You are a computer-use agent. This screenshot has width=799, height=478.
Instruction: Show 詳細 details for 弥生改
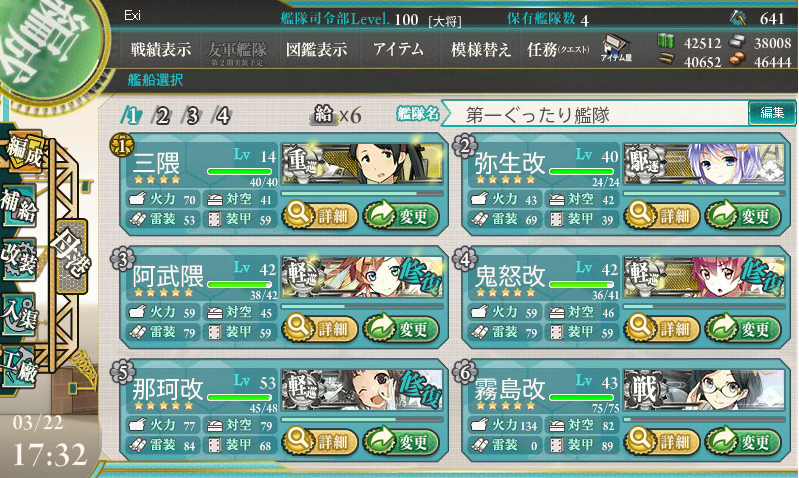point(662,213)
